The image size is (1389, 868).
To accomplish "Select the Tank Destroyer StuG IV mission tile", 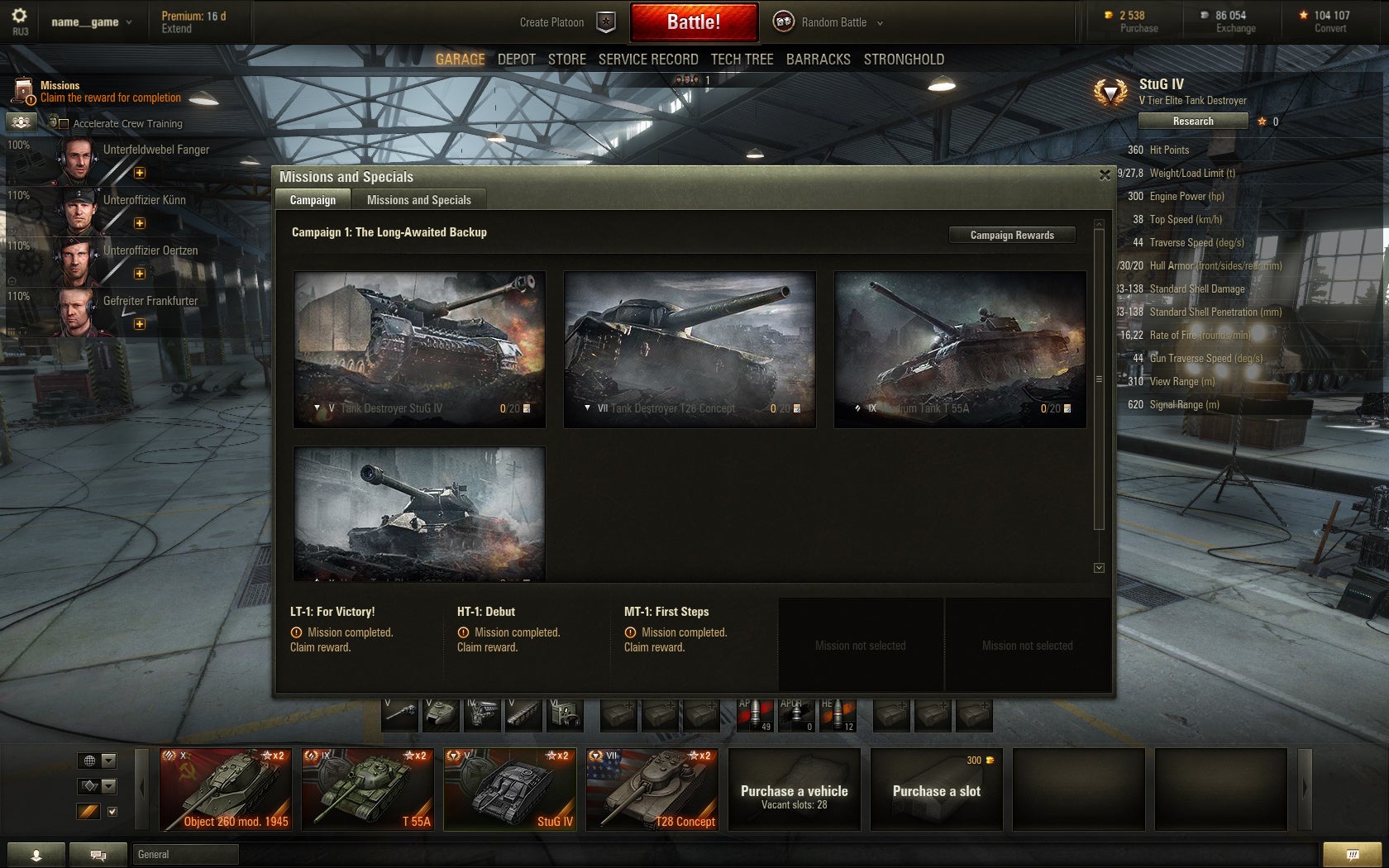I will (x=419, y=349).
